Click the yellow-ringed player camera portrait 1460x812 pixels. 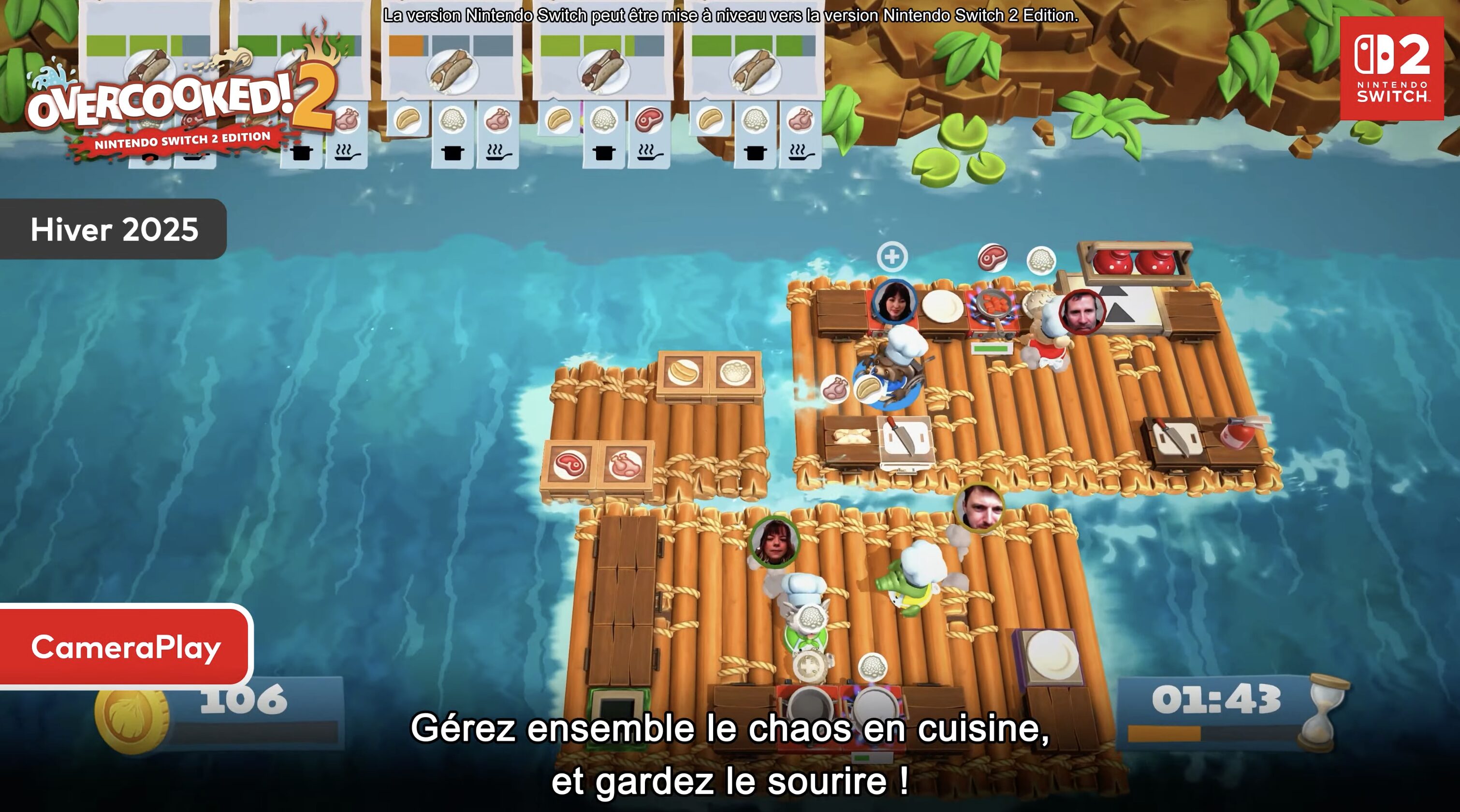pos(979,507)
